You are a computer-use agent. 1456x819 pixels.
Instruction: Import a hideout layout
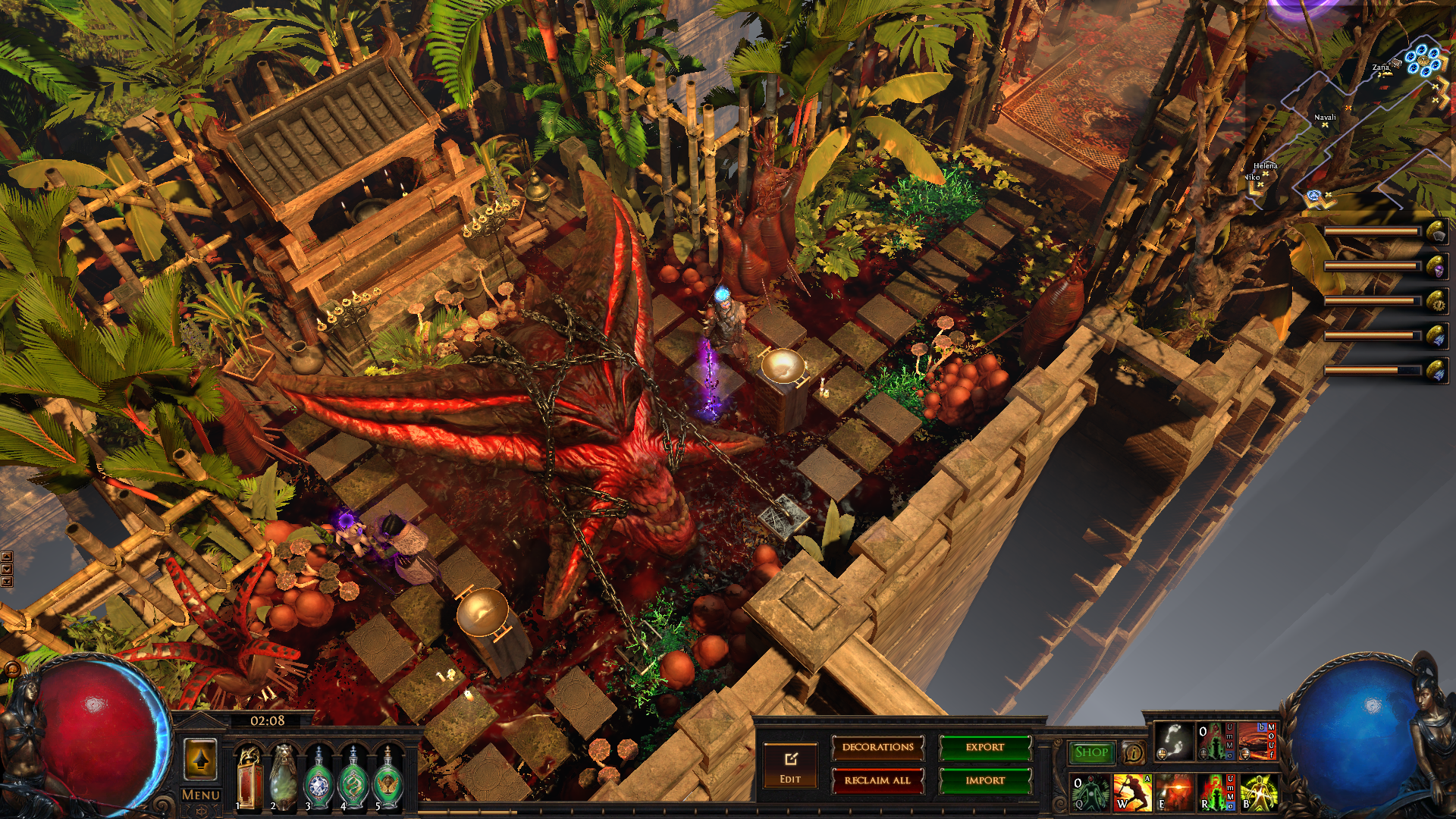(x=985, y=780)
